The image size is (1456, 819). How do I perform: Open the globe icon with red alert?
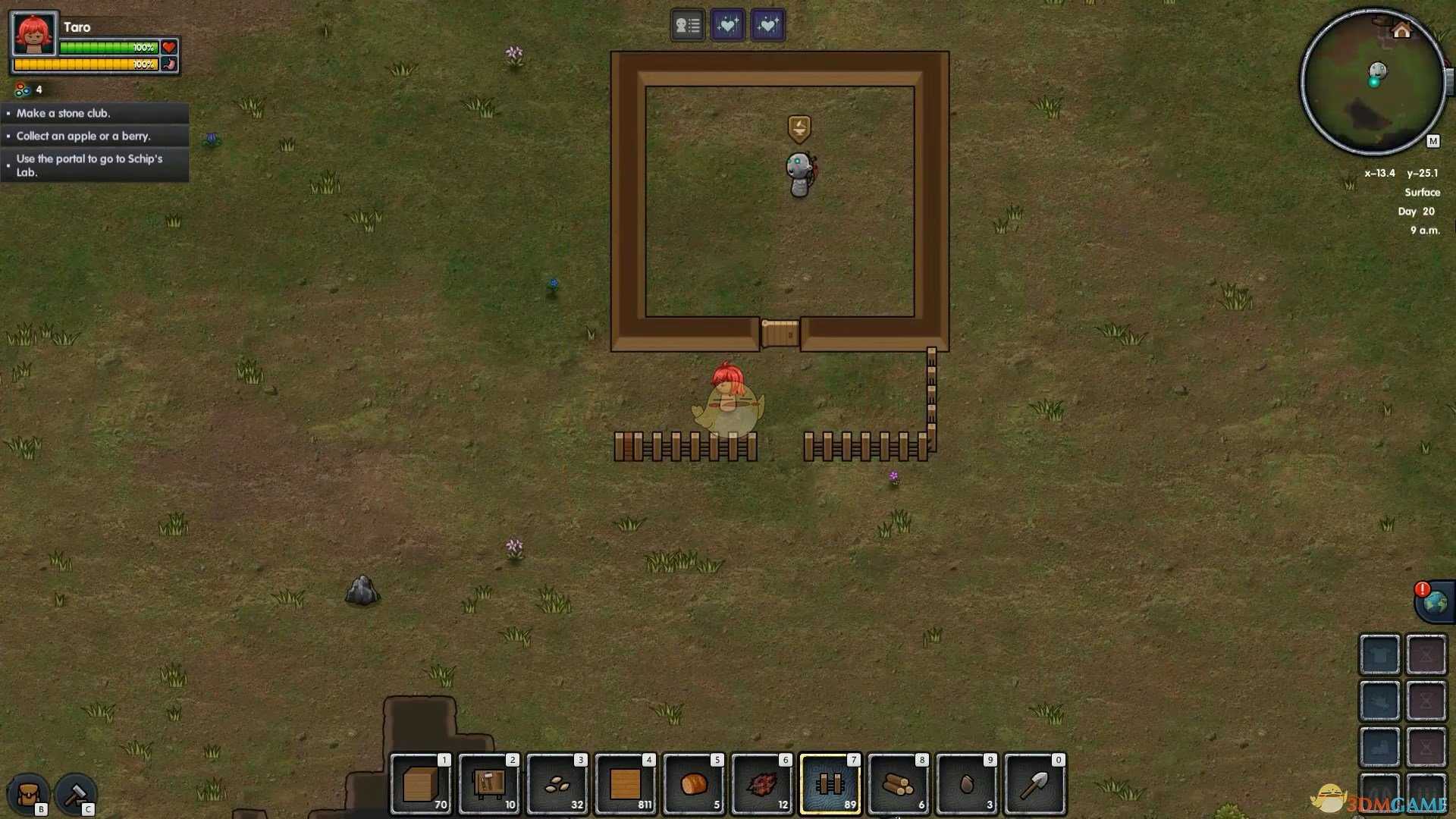[1435, 603]
